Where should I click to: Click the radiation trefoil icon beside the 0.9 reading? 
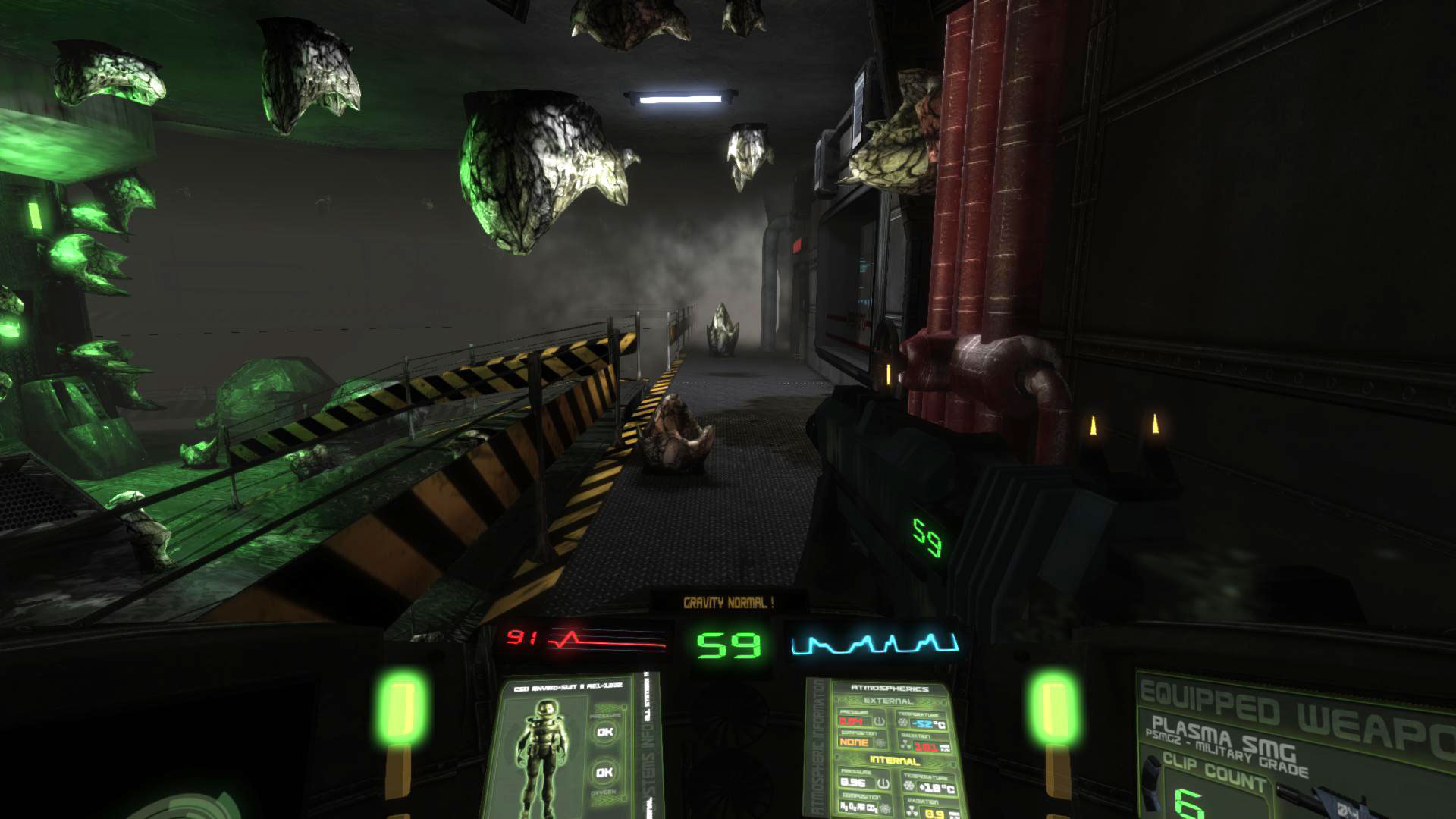pos(912,809)
